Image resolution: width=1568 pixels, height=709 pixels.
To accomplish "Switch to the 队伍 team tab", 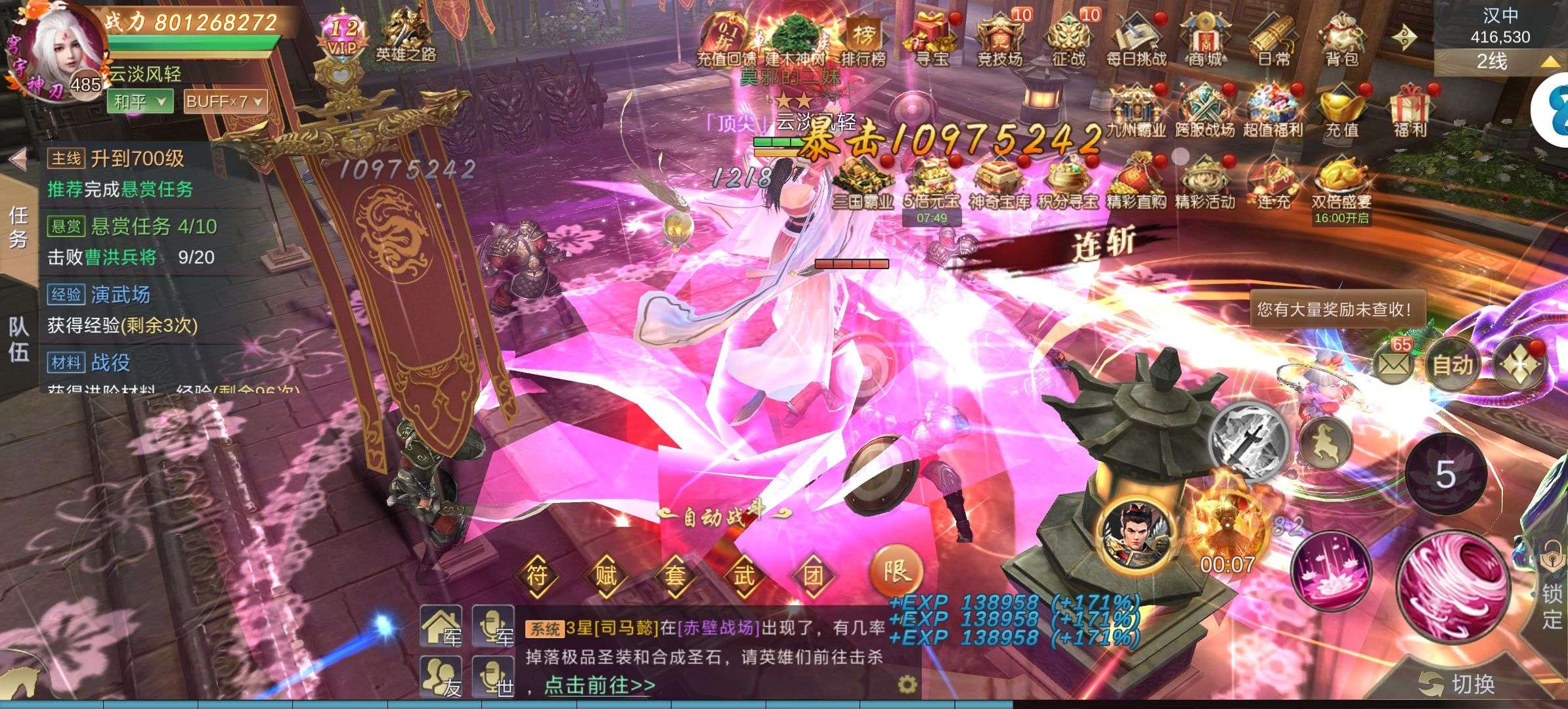I will pos(18,340).
